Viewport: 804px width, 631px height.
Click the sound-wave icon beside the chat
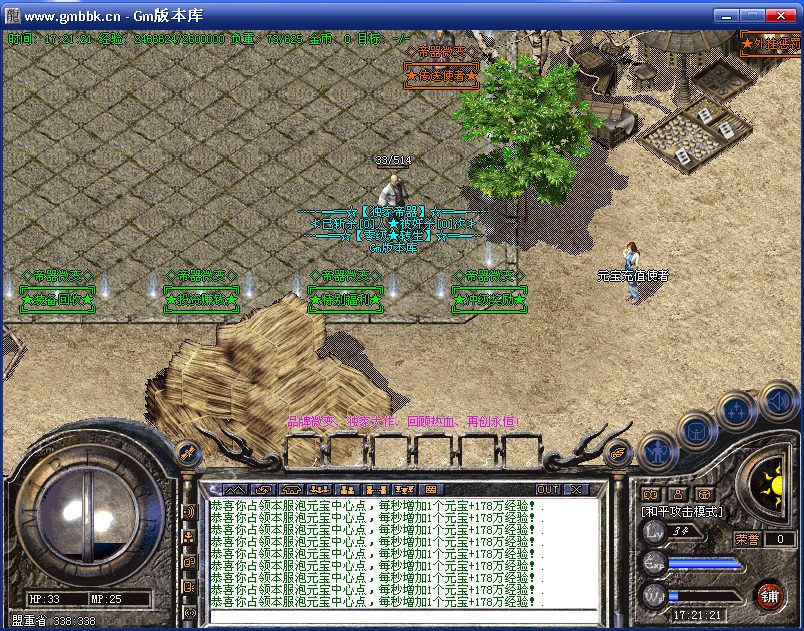tap(189, 513)
